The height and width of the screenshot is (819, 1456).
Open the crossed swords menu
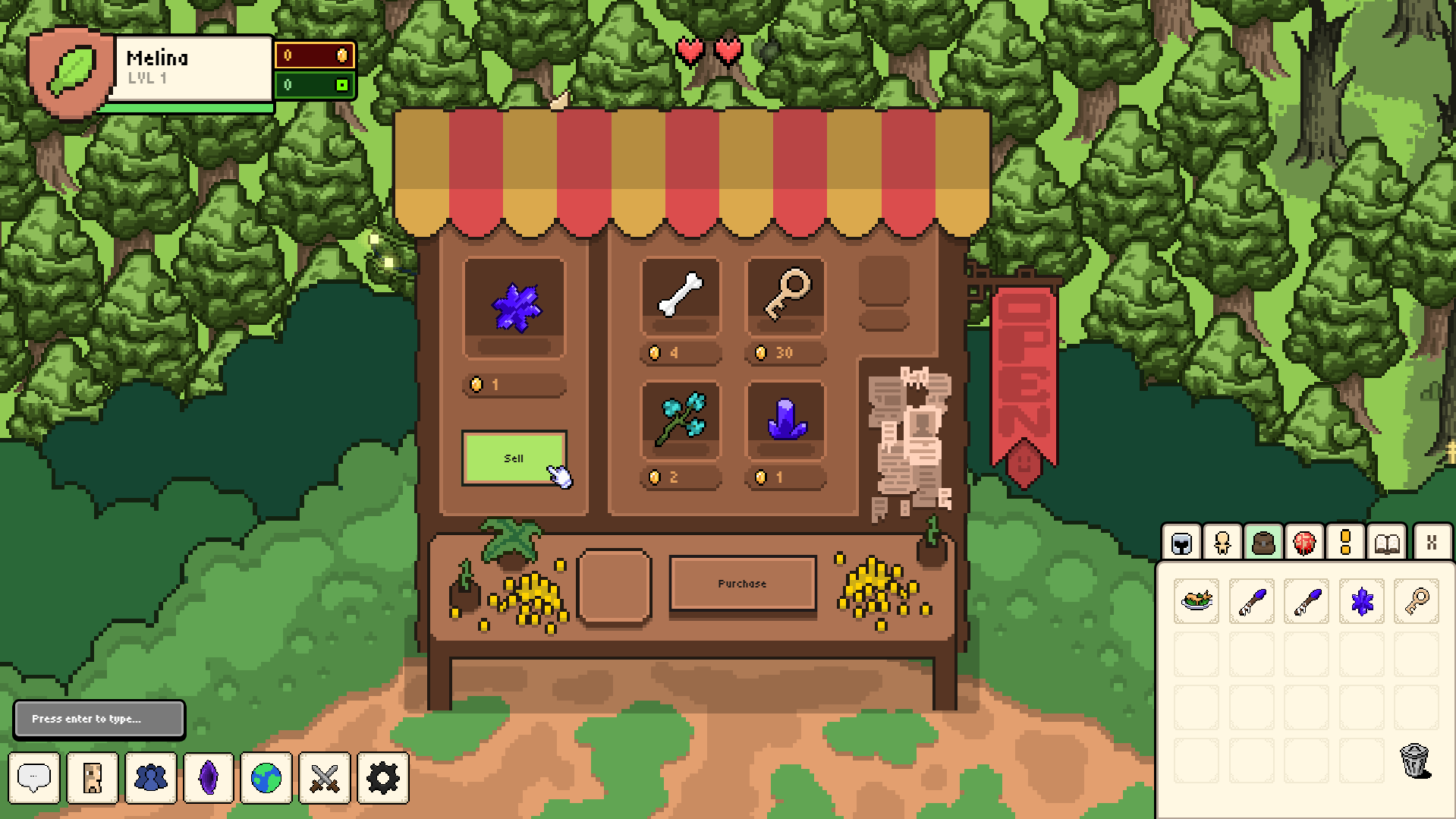pos(325,778)
